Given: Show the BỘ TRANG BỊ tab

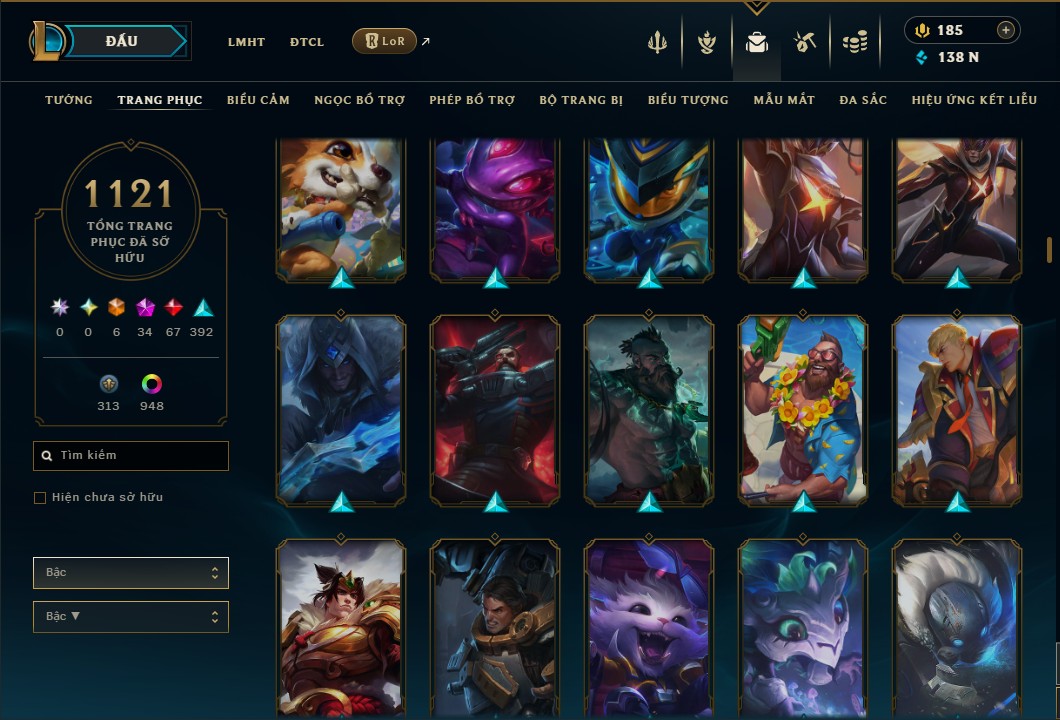Looking at the screenshot, I should point(581,100).
